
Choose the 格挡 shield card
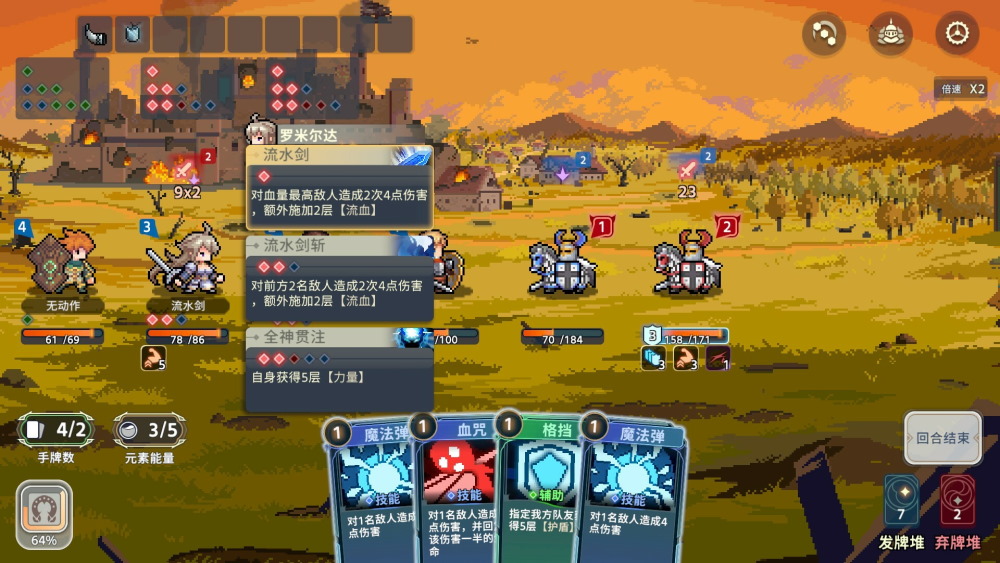[540, 490]
